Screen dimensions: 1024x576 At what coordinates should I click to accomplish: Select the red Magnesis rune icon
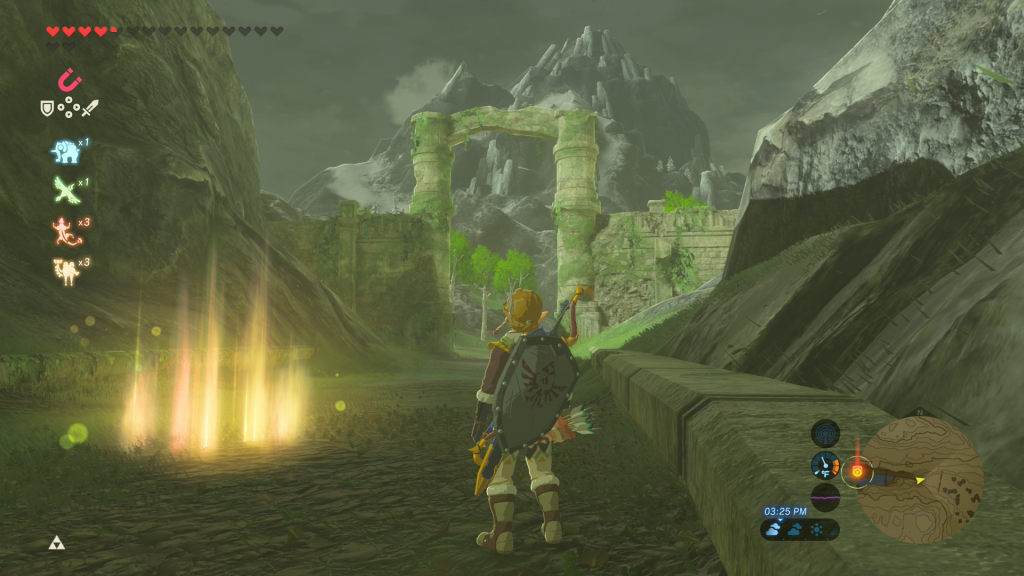tap(70, 80)
